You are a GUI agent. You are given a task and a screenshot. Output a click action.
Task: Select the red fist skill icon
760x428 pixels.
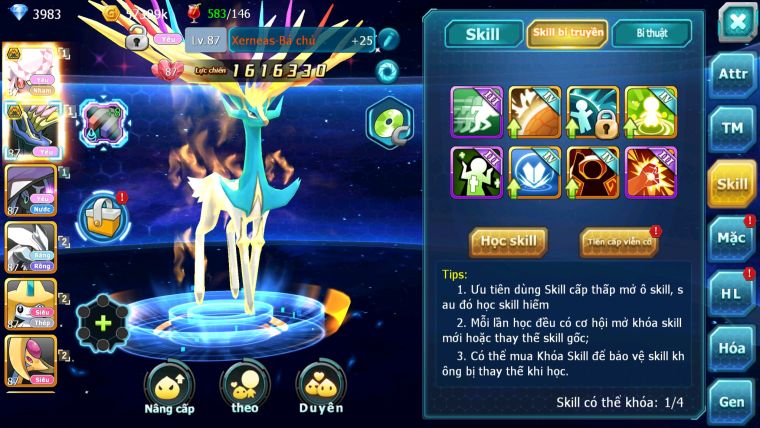[x=650, y=172]
